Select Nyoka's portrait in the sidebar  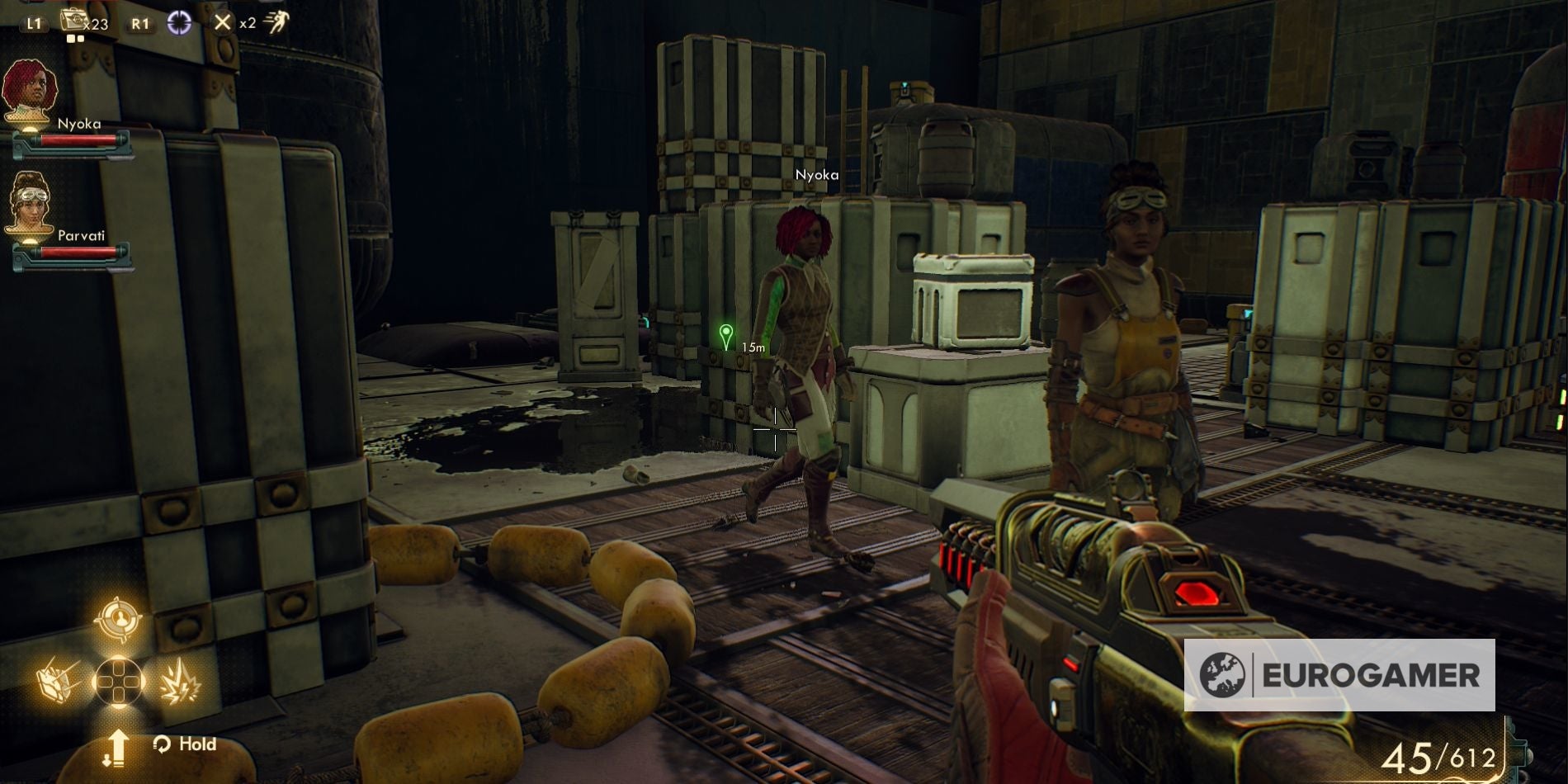pos(31,91)
